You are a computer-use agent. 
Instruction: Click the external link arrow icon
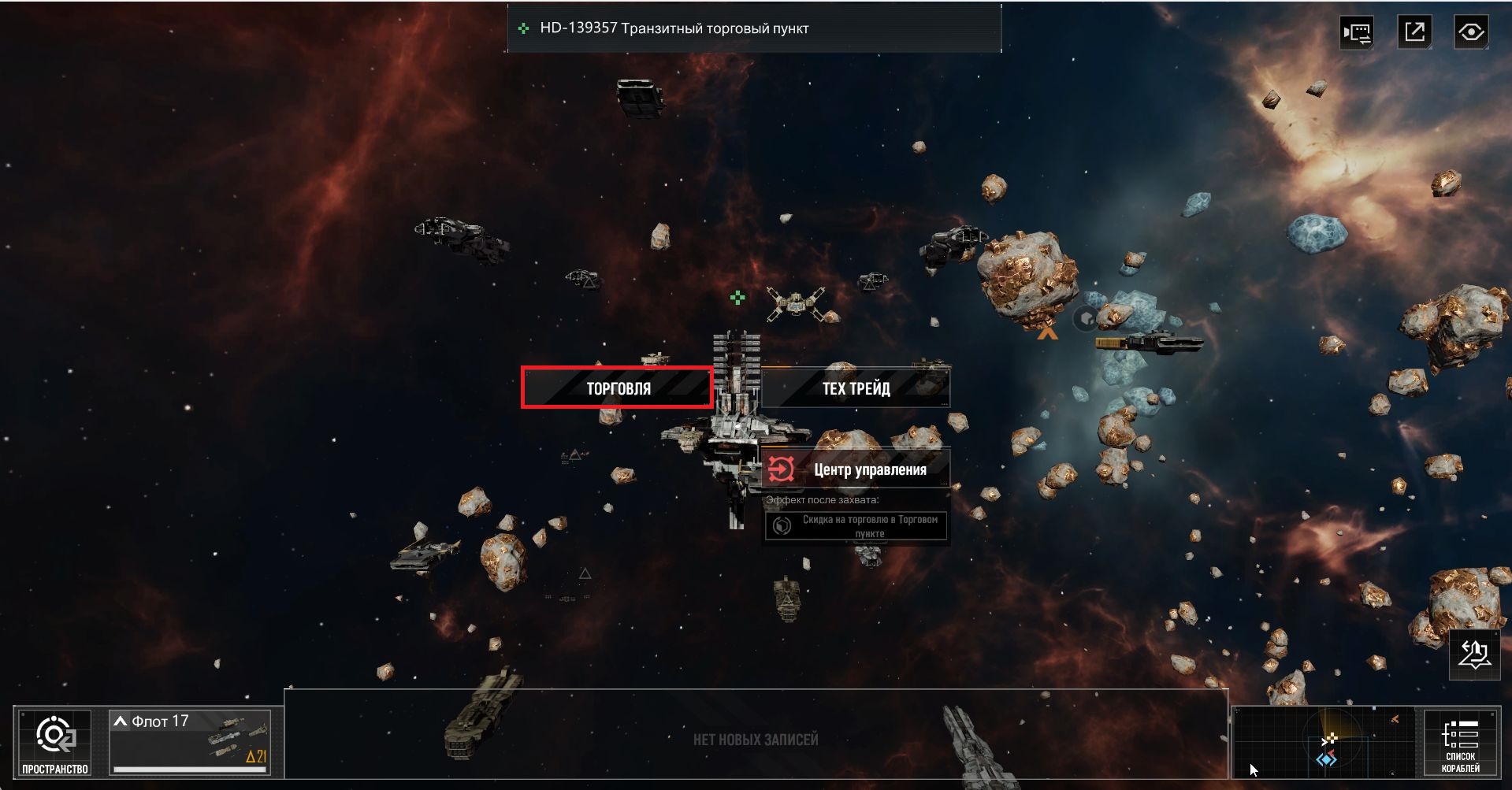pyautogui.click(x=1414, y=32)
